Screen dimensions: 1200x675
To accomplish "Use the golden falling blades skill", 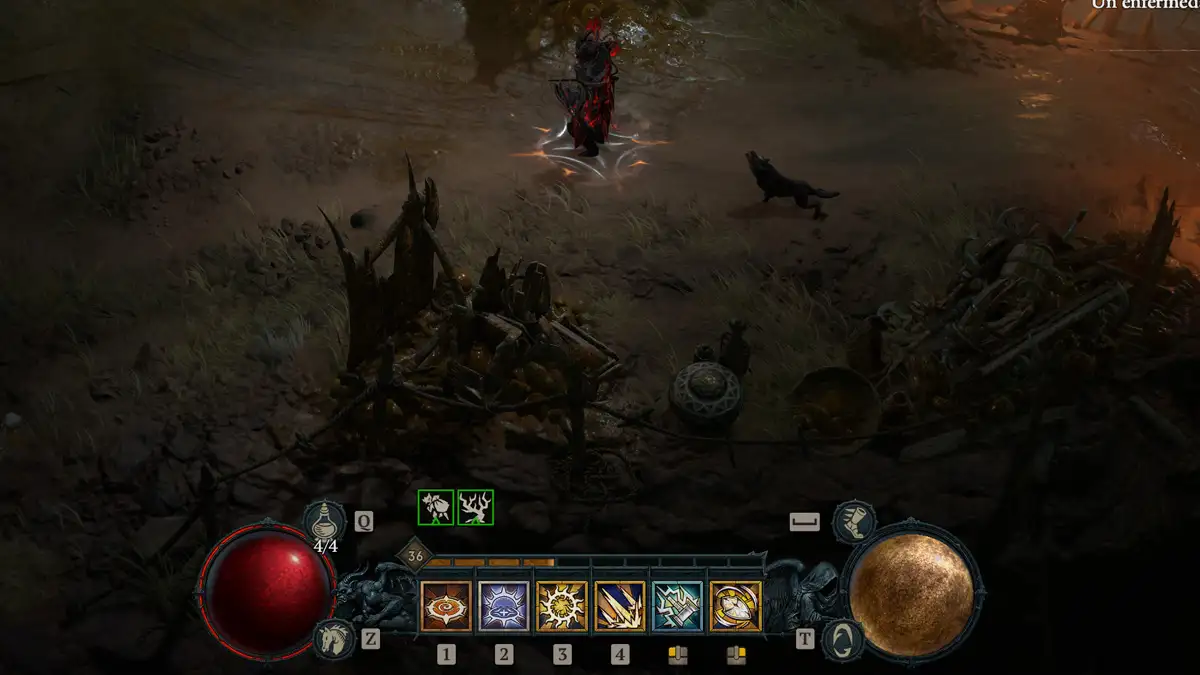I will tap(620, 607).
